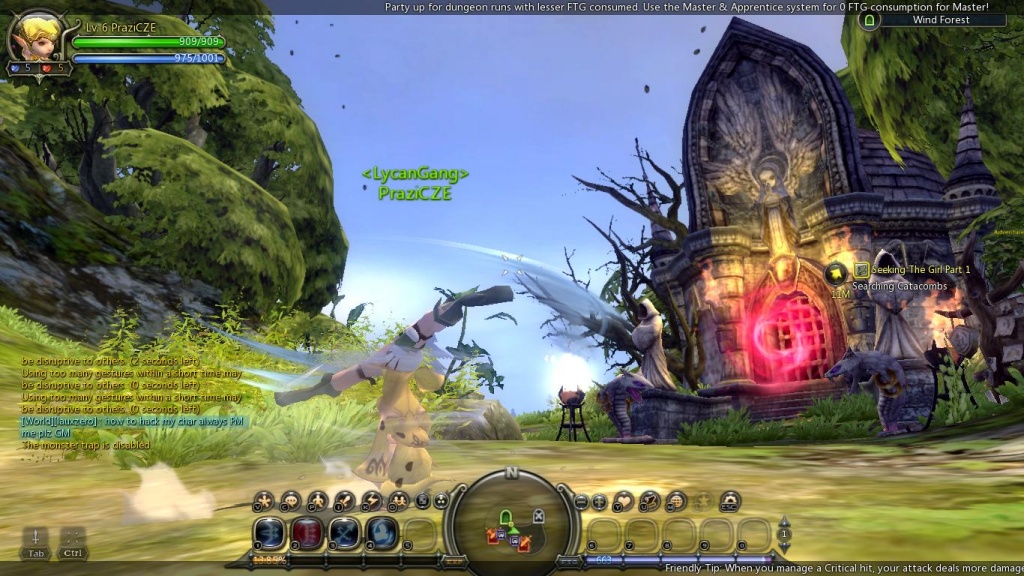Open the heart-shaped menu icon

(x=623, y=501)
